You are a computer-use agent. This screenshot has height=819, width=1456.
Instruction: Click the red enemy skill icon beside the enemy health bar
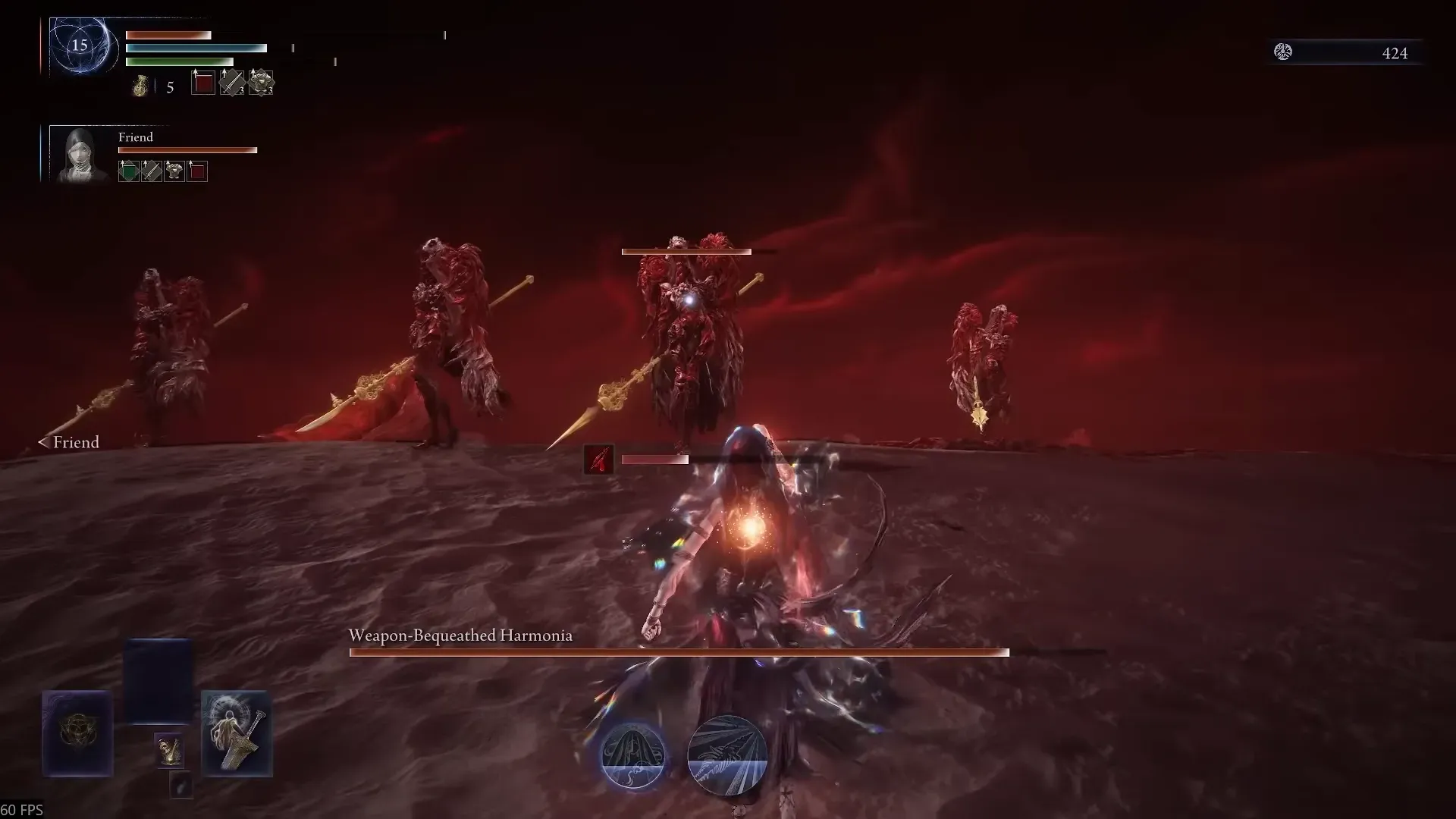click(x=598, y=460)
